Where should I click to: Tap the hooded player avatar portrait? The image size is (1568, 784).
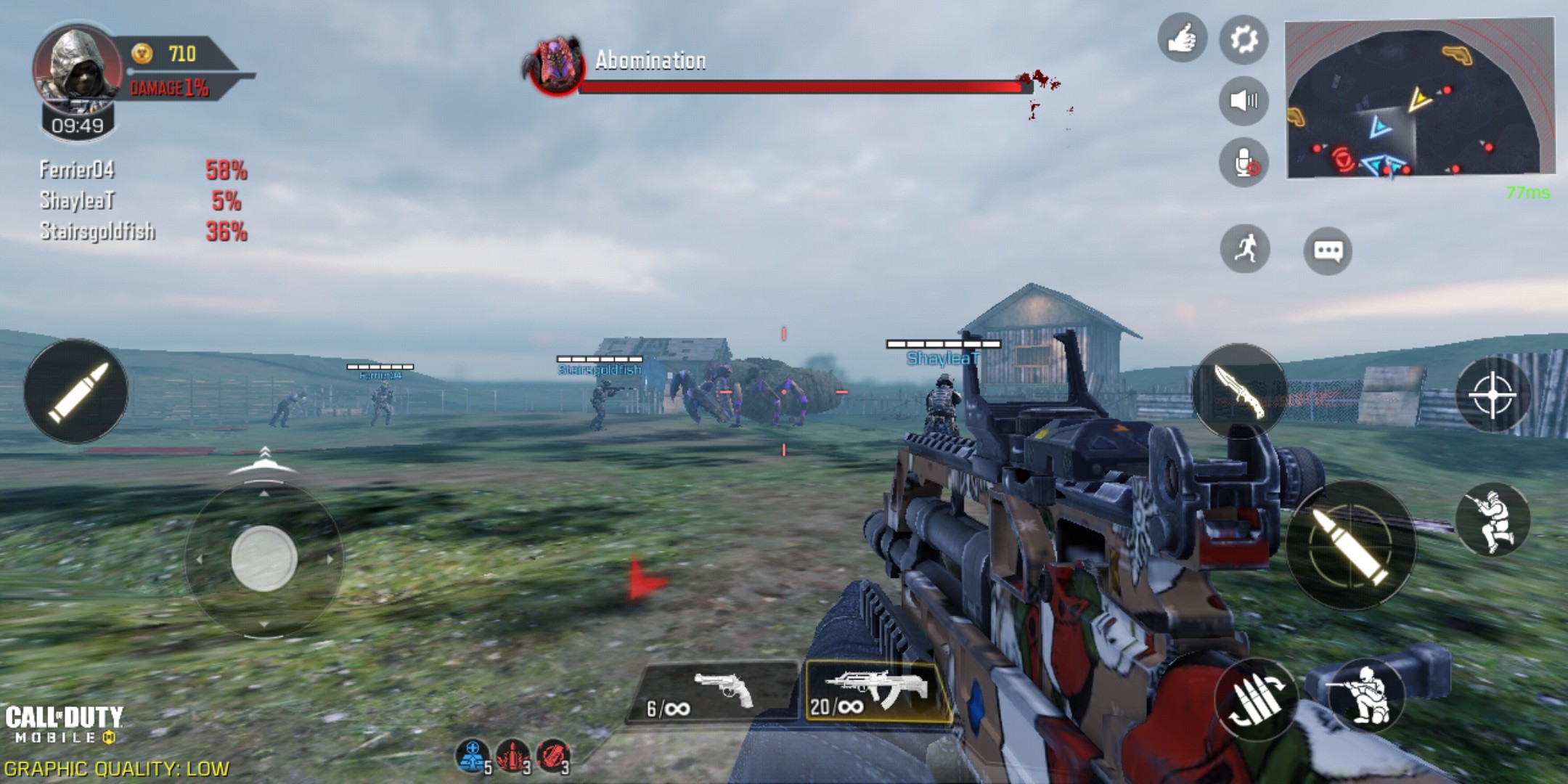(77, 67)
